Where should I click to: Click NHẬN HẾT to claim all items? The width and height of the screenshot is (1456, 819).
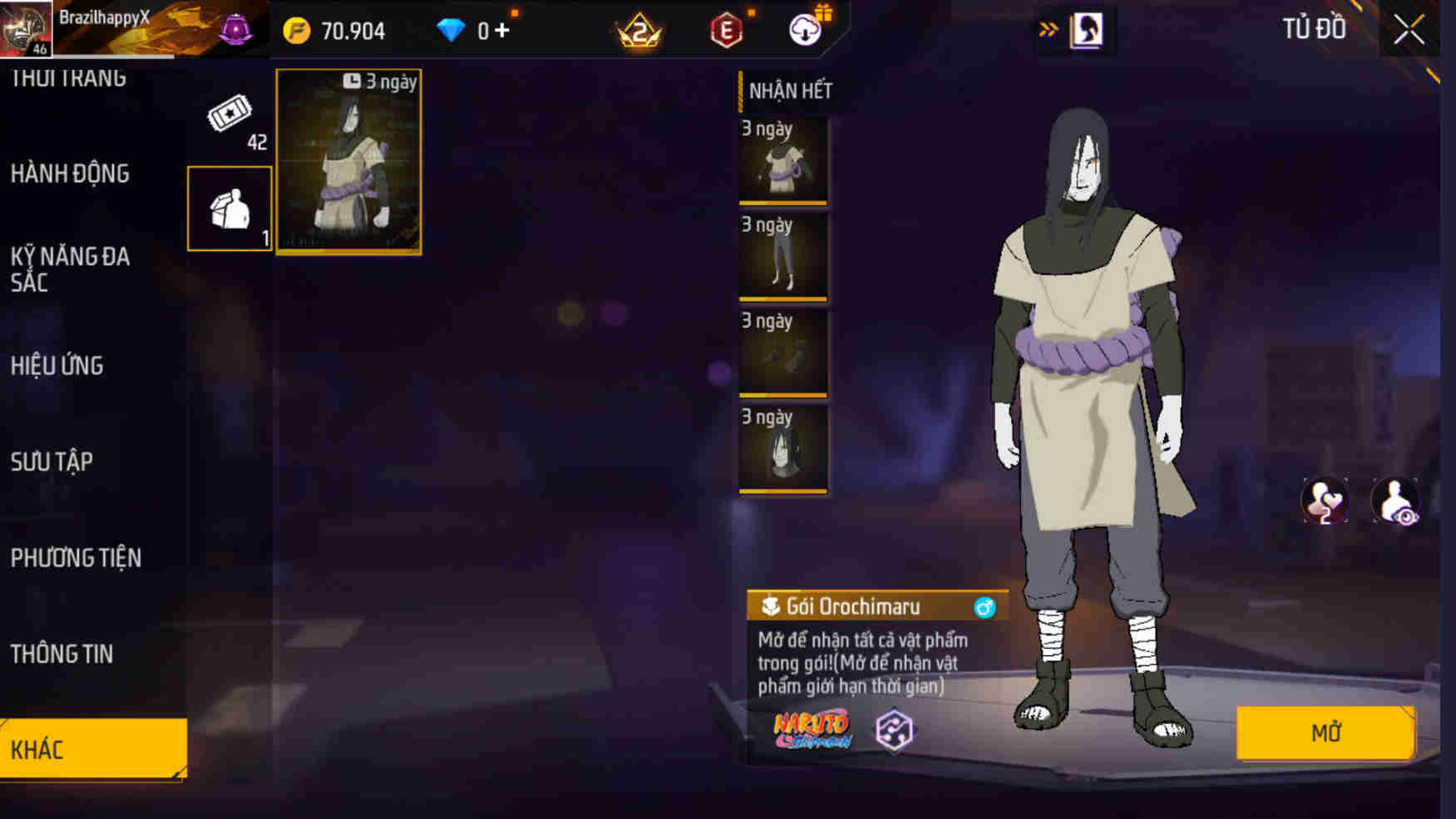tap(792, 92)
